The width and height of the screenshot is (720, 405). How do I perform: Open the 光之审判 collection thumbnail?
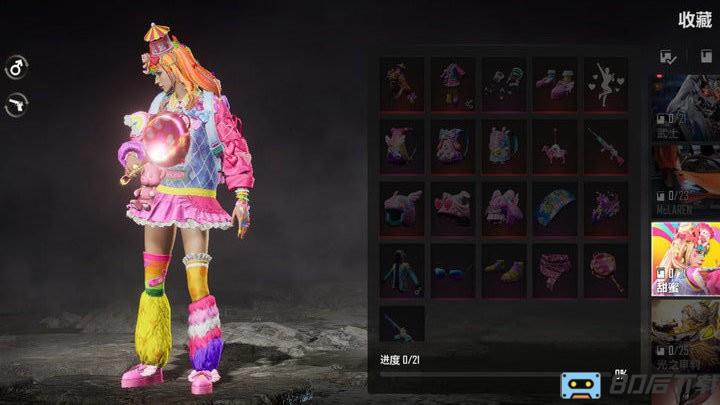coord(685,335)
